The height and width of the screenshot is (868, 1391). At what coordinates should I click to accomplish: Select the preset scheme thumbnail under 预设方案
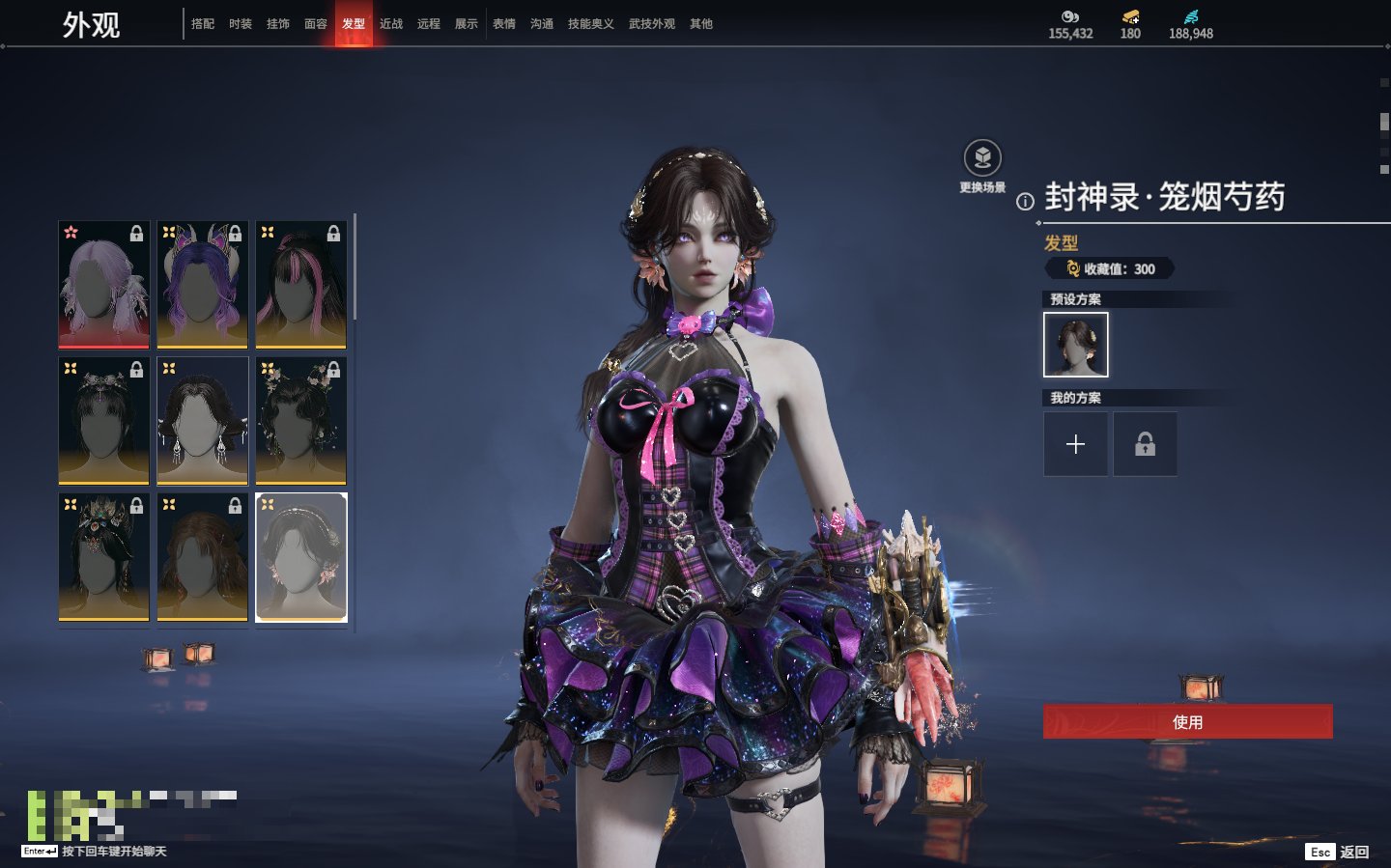(1075, 345)
